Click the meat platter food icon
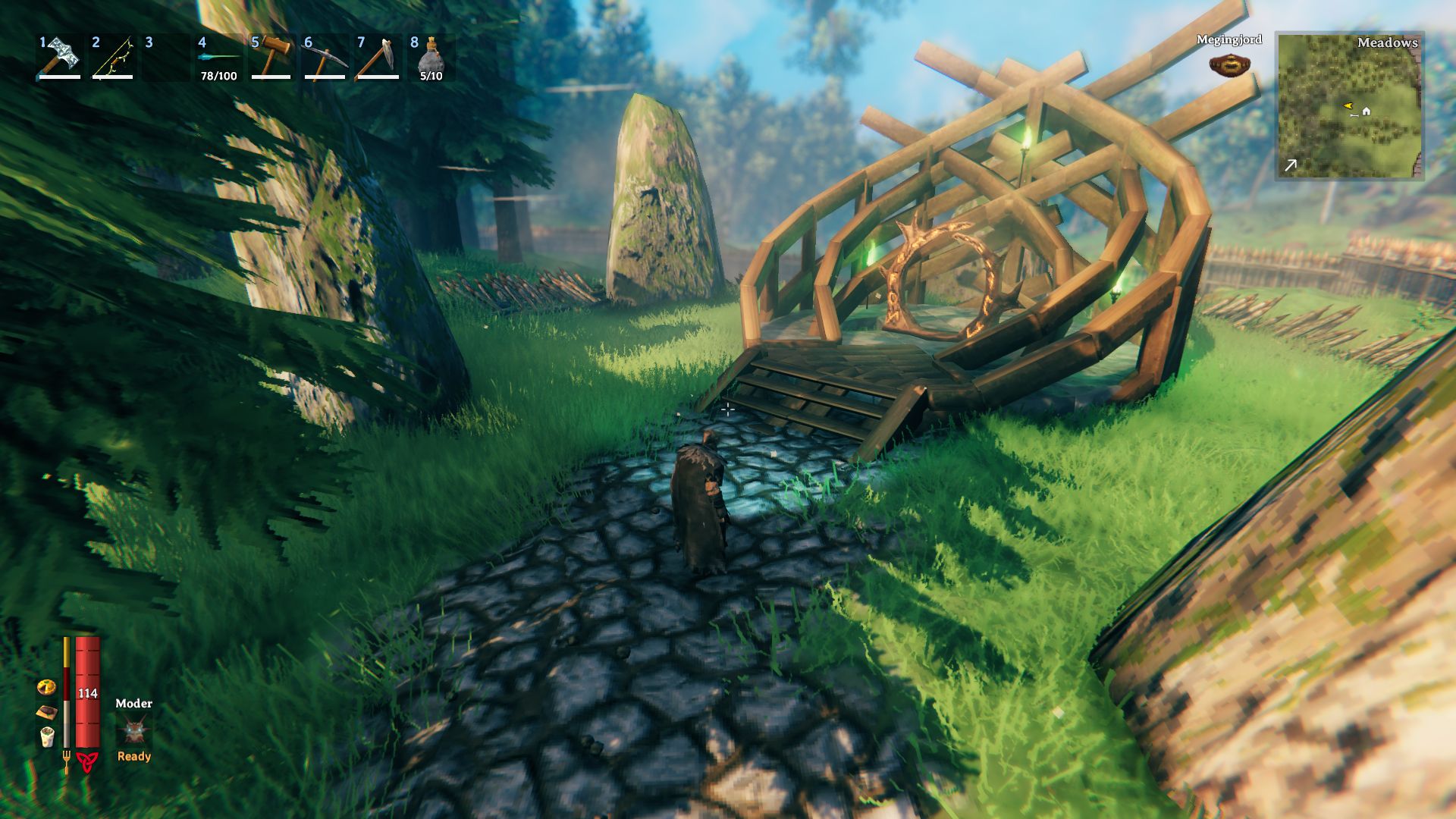 pyautogui.click(x=47, y=712)
